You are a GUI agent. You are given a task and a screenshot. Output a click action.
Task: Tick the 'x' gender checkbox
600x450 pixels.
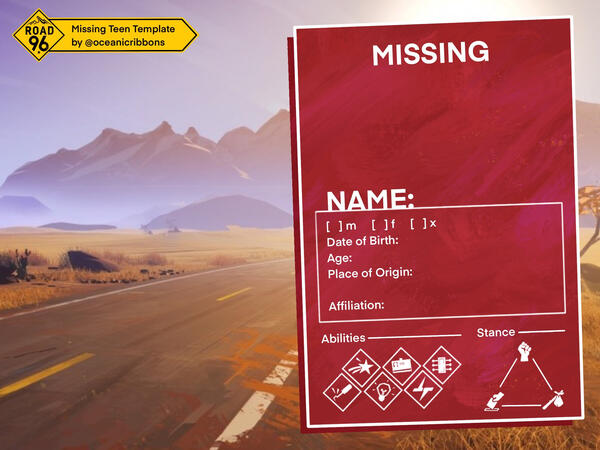coord(418,224)
